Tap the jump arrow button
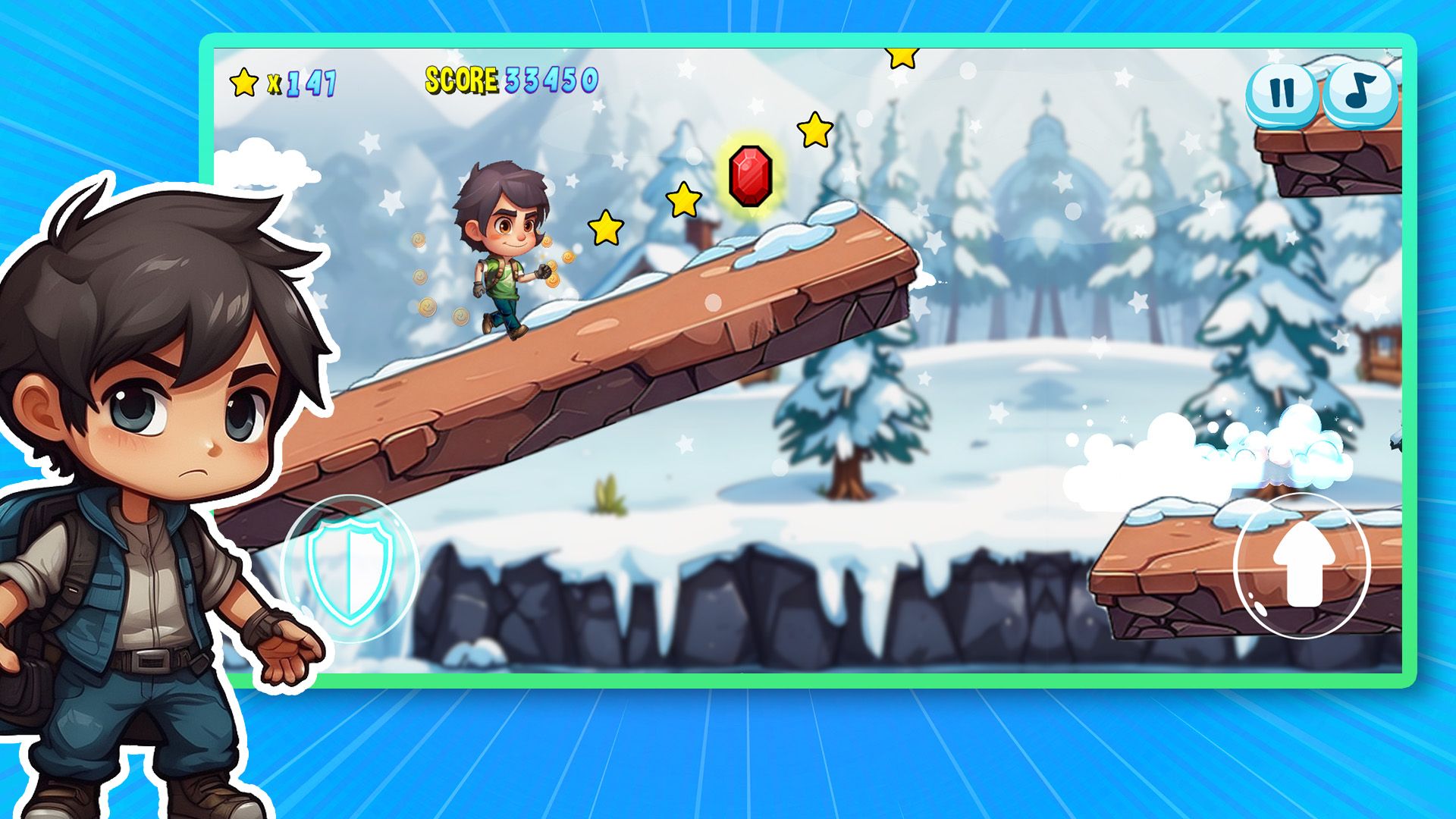This screenshot has width=1456, height=819. pyautogui.click(x=1303, y=565)
